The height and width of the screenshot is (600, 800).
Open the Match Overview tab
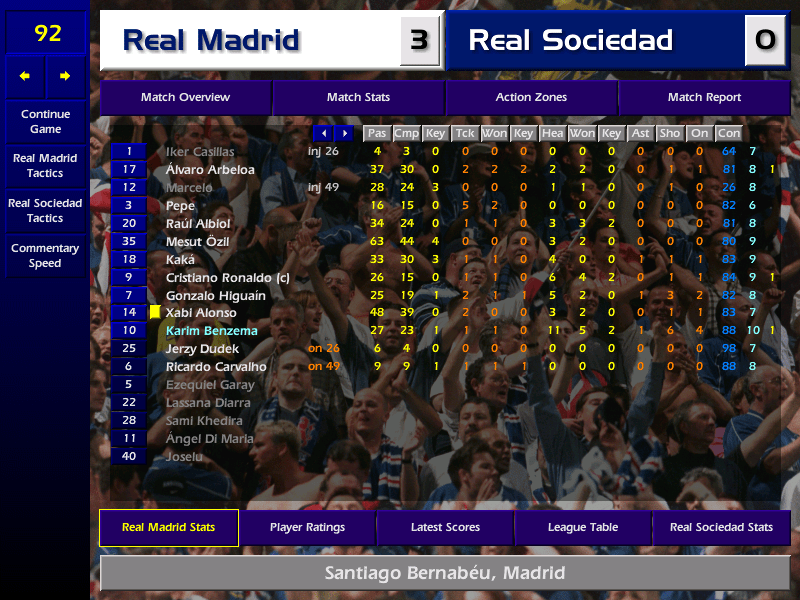pyautogui.click(x=185, y=97)
